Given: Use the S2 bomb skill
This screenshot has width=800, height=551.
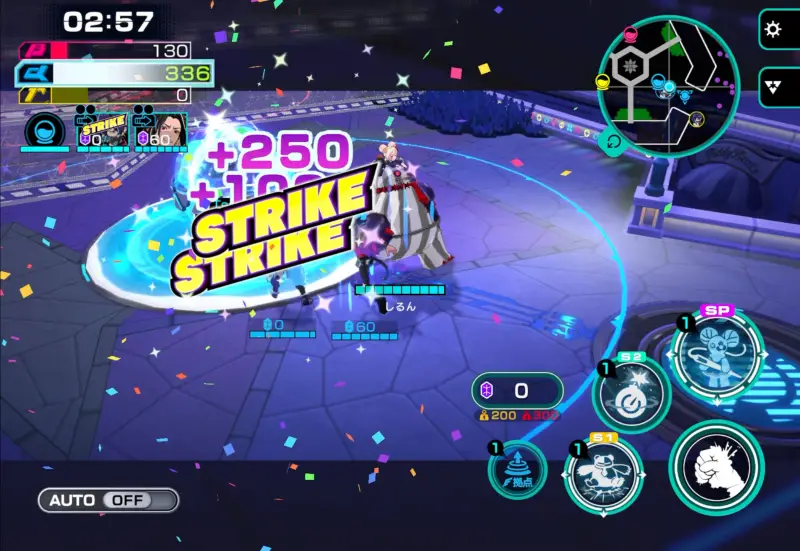Looking at the screenshot, I should (x=631, y=394).
